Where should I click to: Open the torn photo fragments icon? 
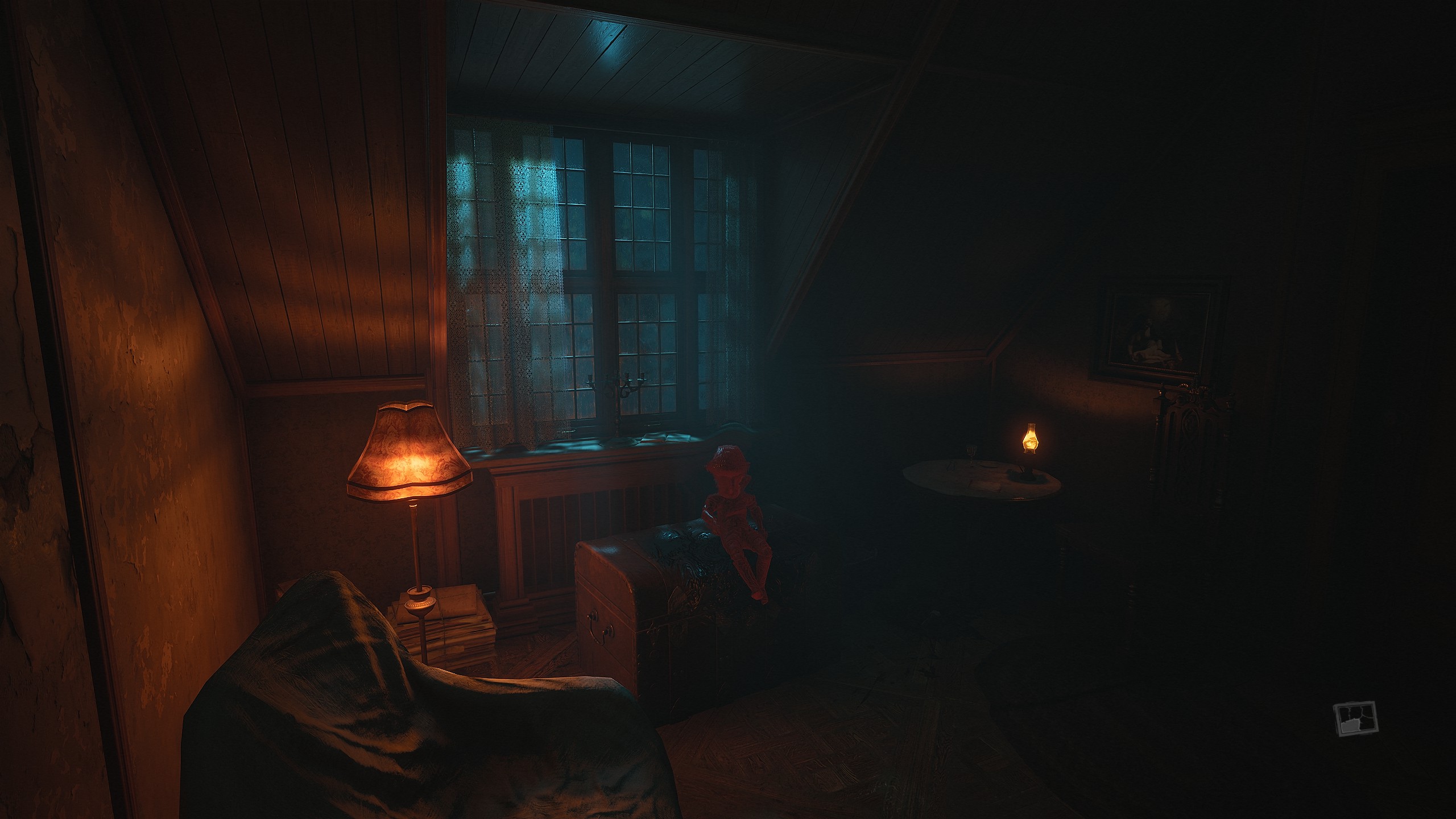point(1356,719)
